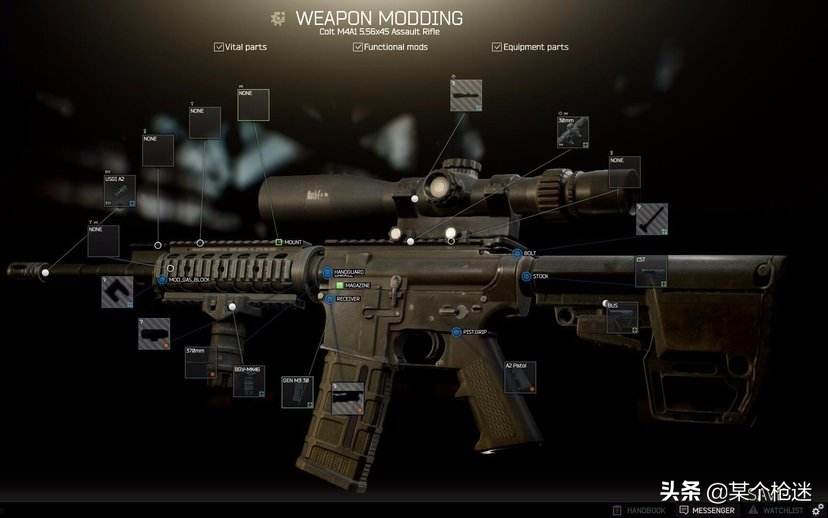Choose the GEN M3 30 magazine slot
828x518 pixels.
coord(298,392)
